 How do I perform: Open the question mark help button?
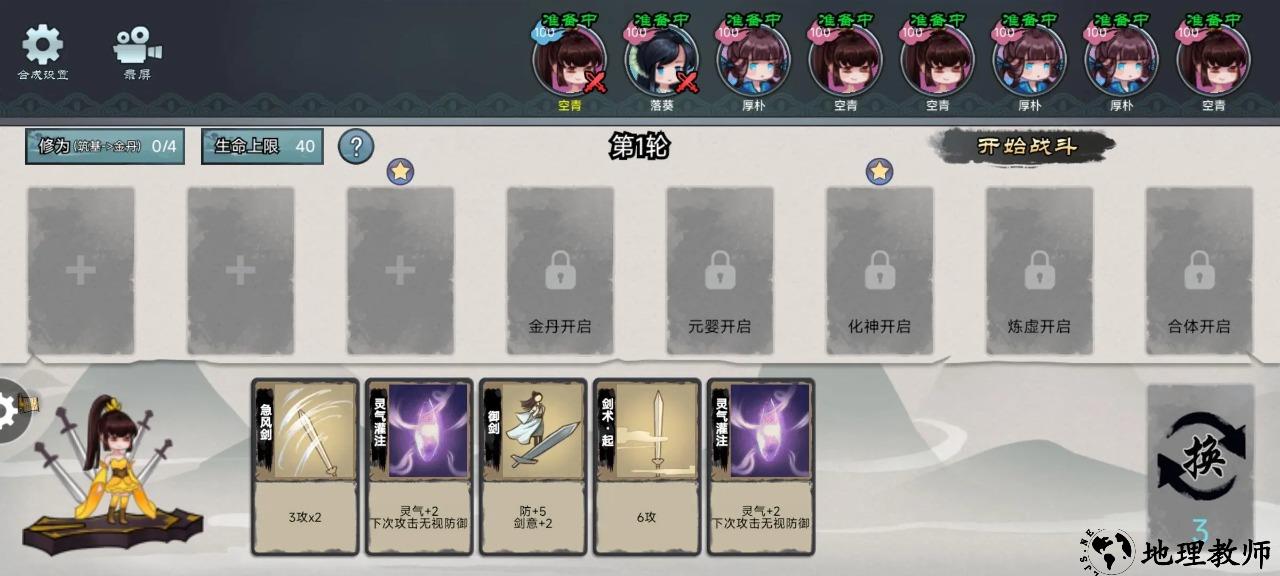[356, 146]
